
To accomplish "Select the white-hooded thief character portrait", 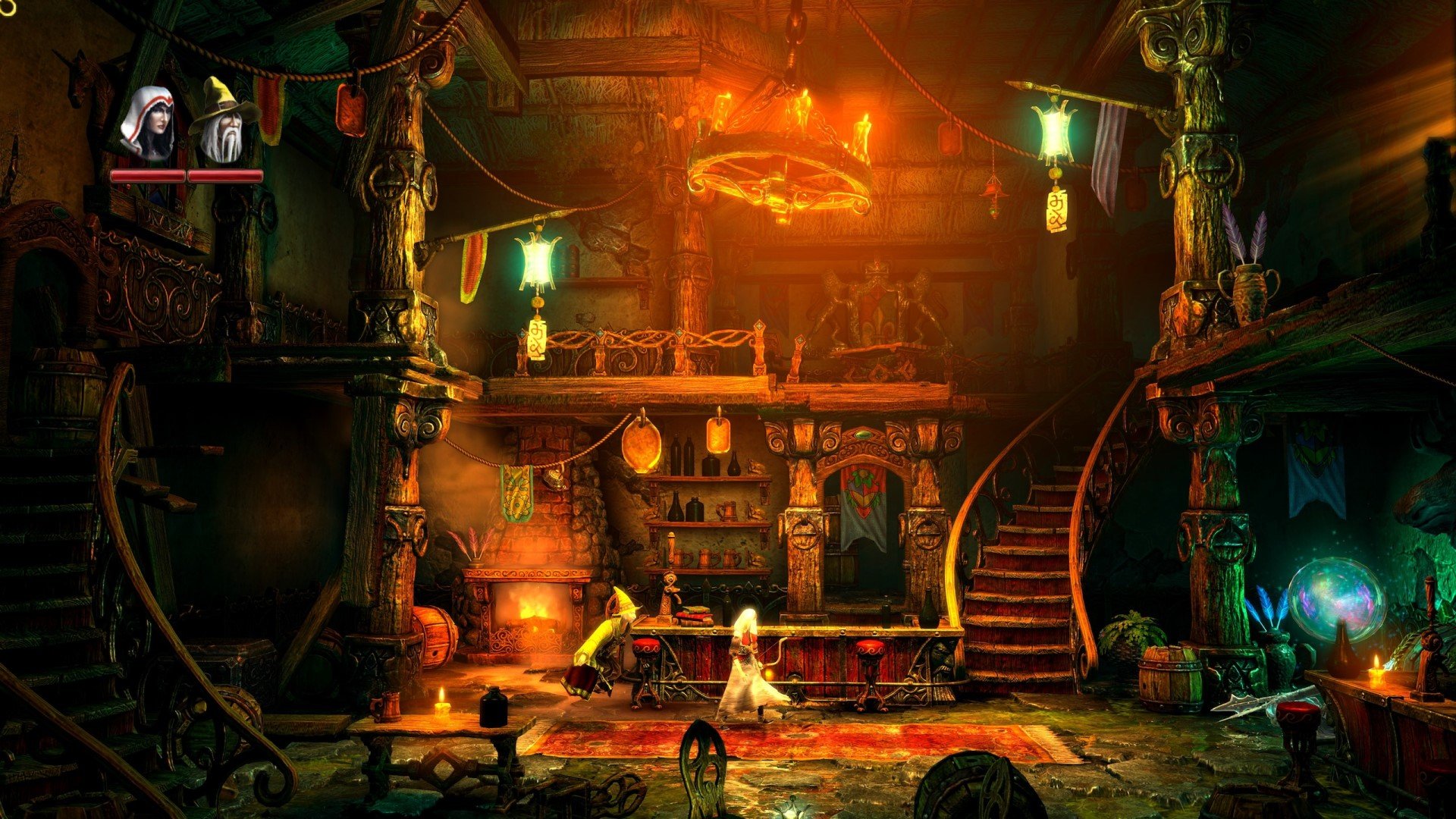I will click(149, 125).
